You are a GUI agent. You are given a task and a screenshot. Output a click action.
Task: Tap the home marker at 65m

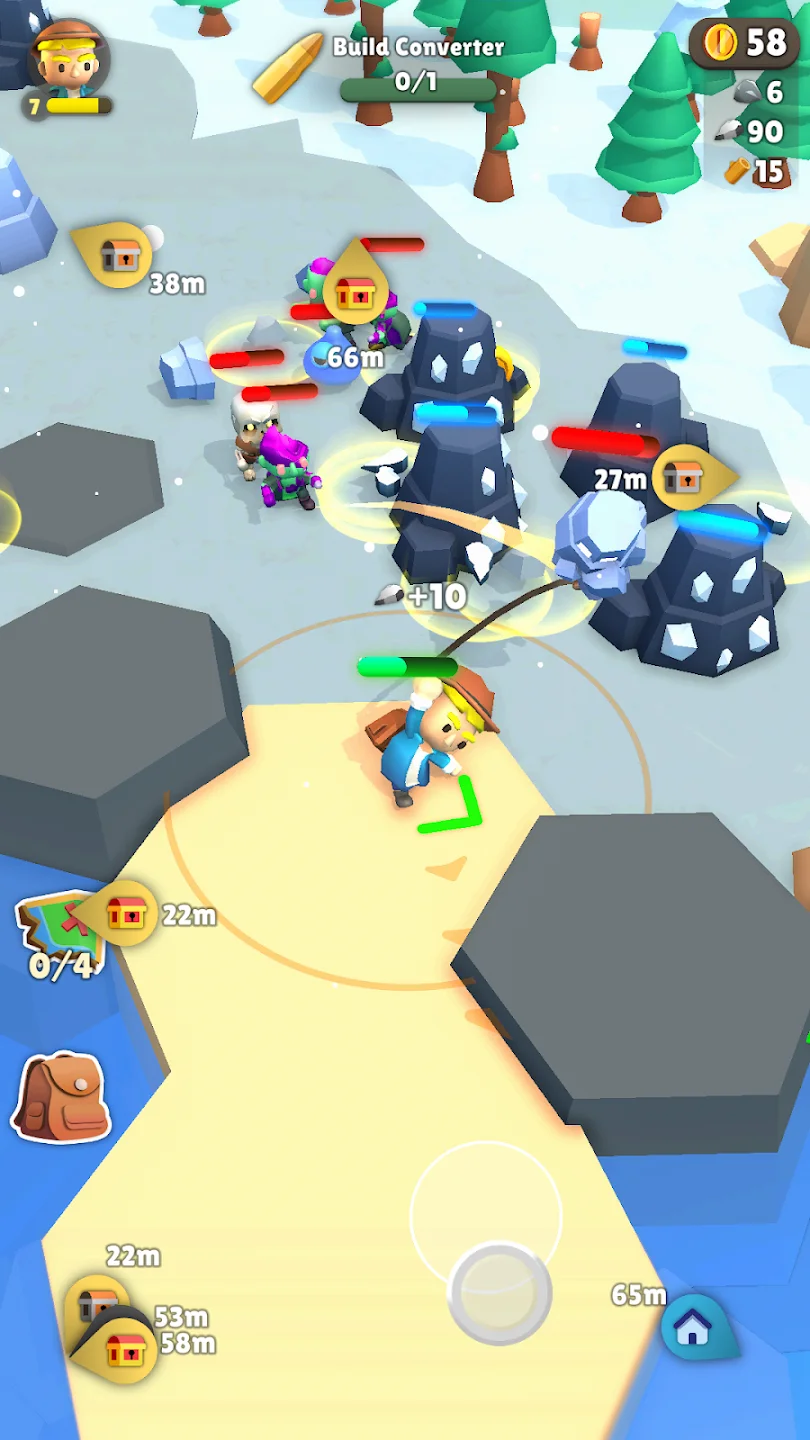[x=693, y=1327]
